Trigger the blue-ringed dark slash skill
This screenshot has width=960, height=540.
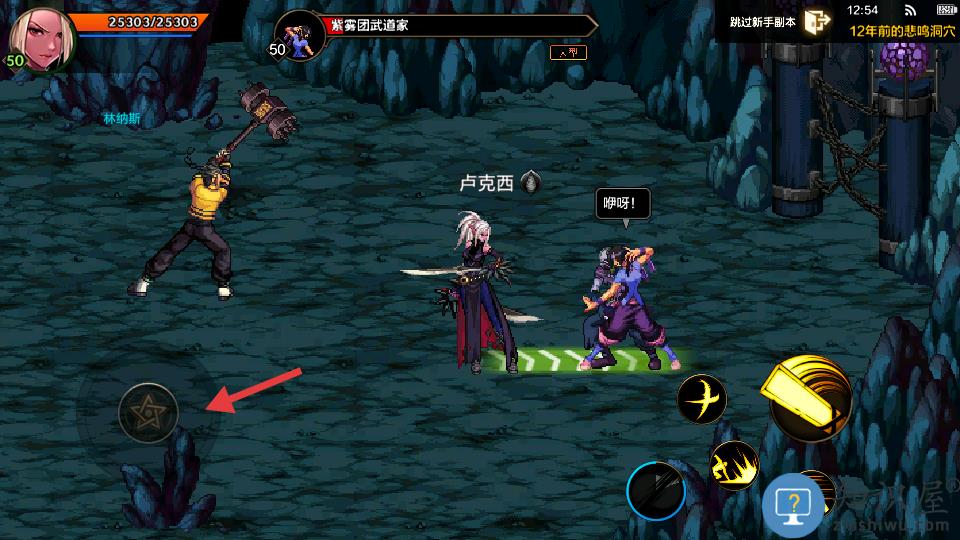[x=656, y=492]
